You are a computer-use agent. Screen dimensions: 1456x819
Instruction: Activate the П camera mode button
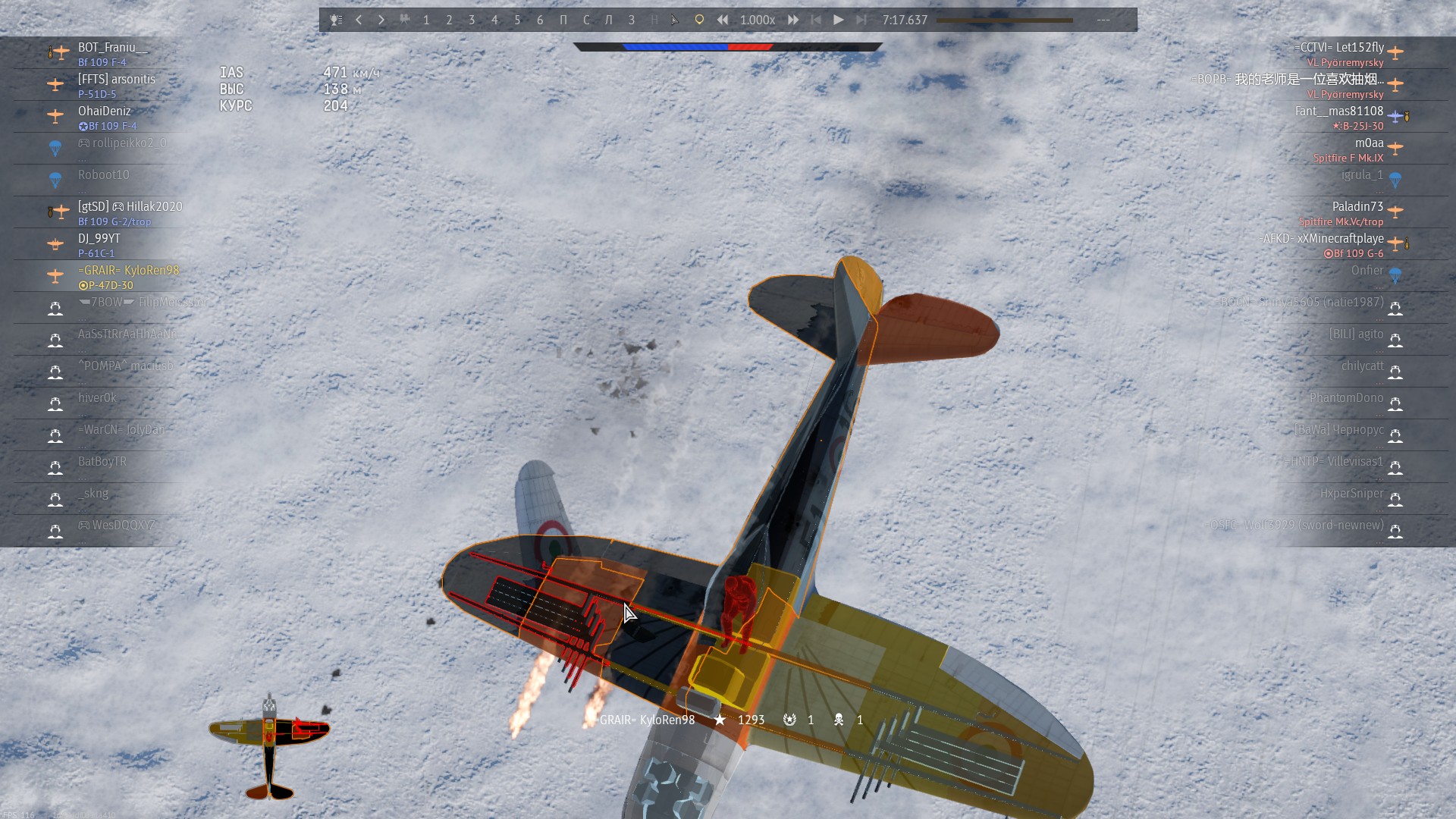point(563,20)
